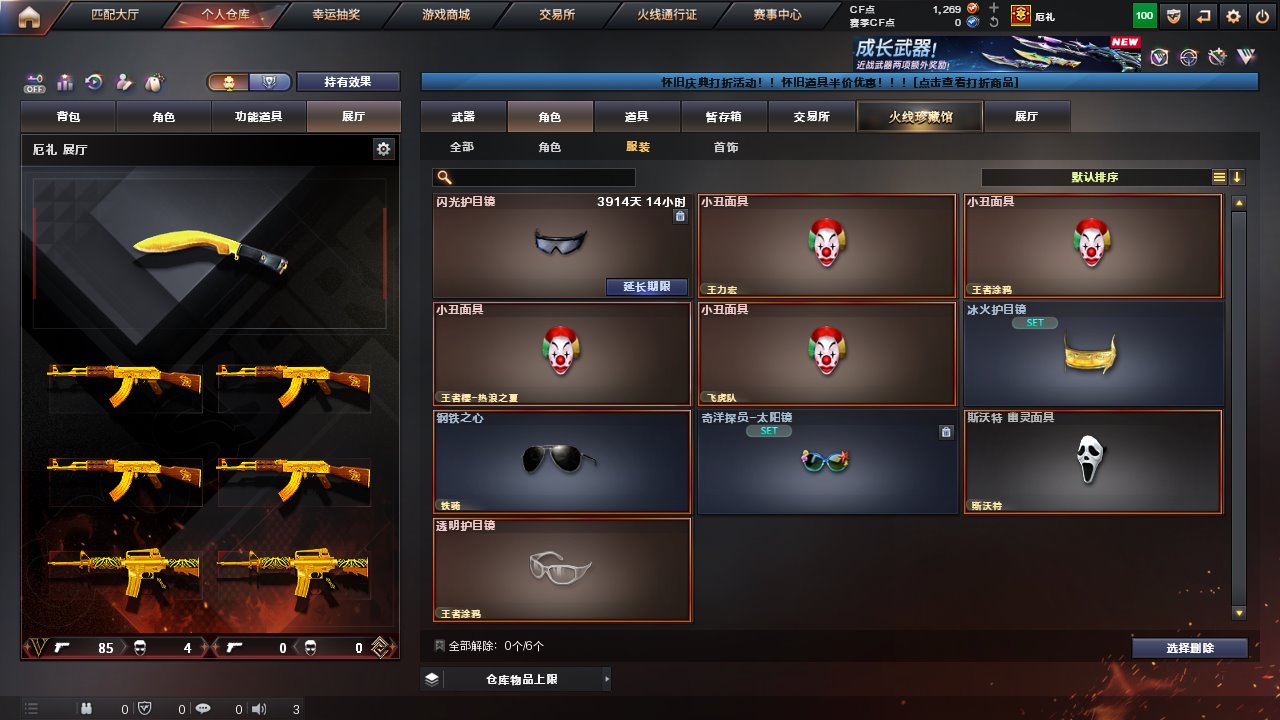
Task: Expand the 仓库物品上限 panel
Action: pyautogui.click(x=515, y=680)
